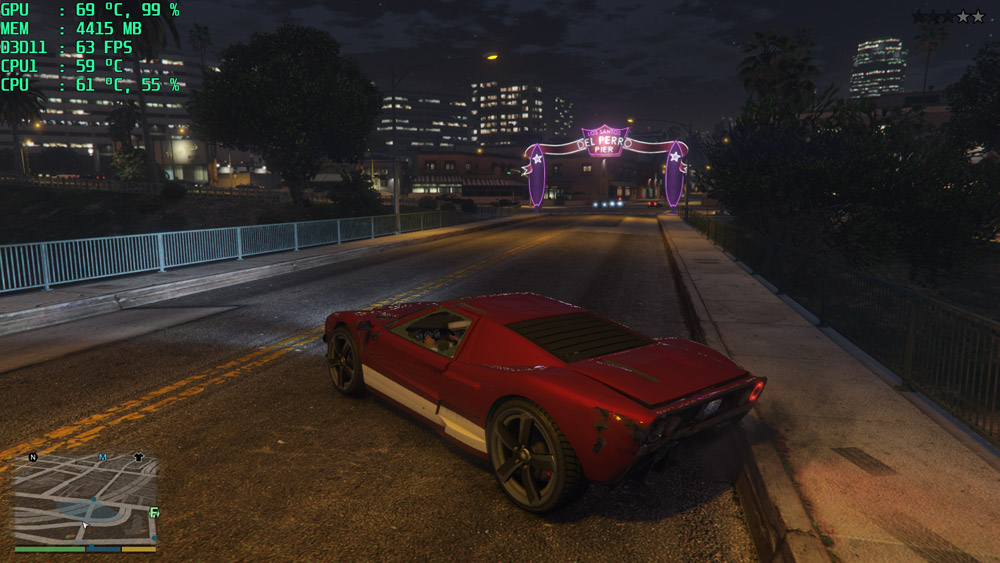The height and width of the screenshot is (563, 1000).
Task: Select the blue M mission blip
Action: tap(102, 457)
